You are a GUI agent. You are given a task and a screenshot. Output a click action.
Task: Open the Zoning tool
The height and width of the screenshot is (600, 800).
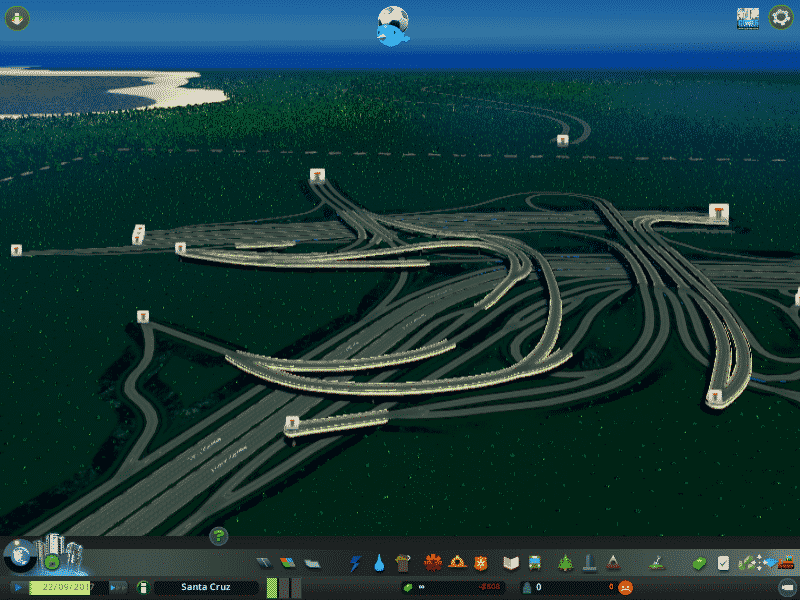[x=288, y=563]
